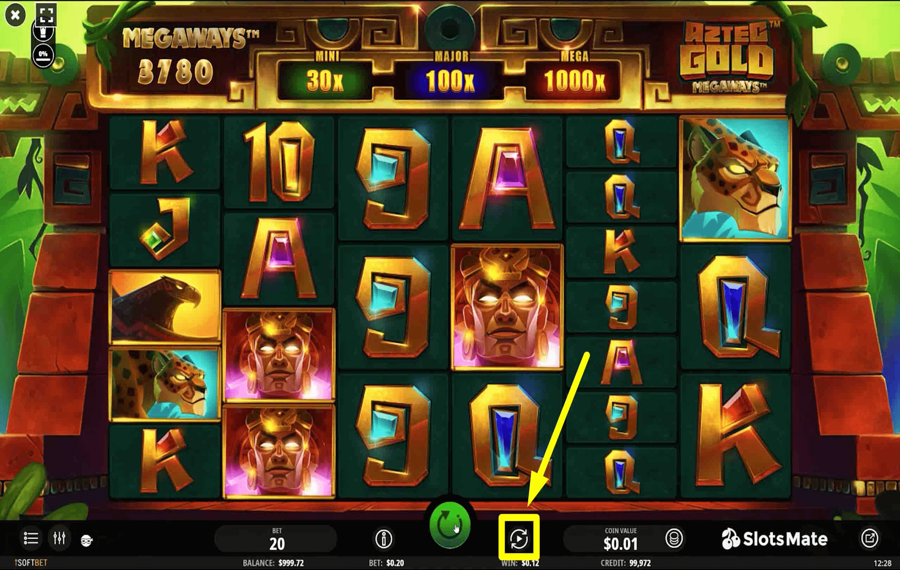Open the external link icon

pyautogui.click(x=870, y=539)
